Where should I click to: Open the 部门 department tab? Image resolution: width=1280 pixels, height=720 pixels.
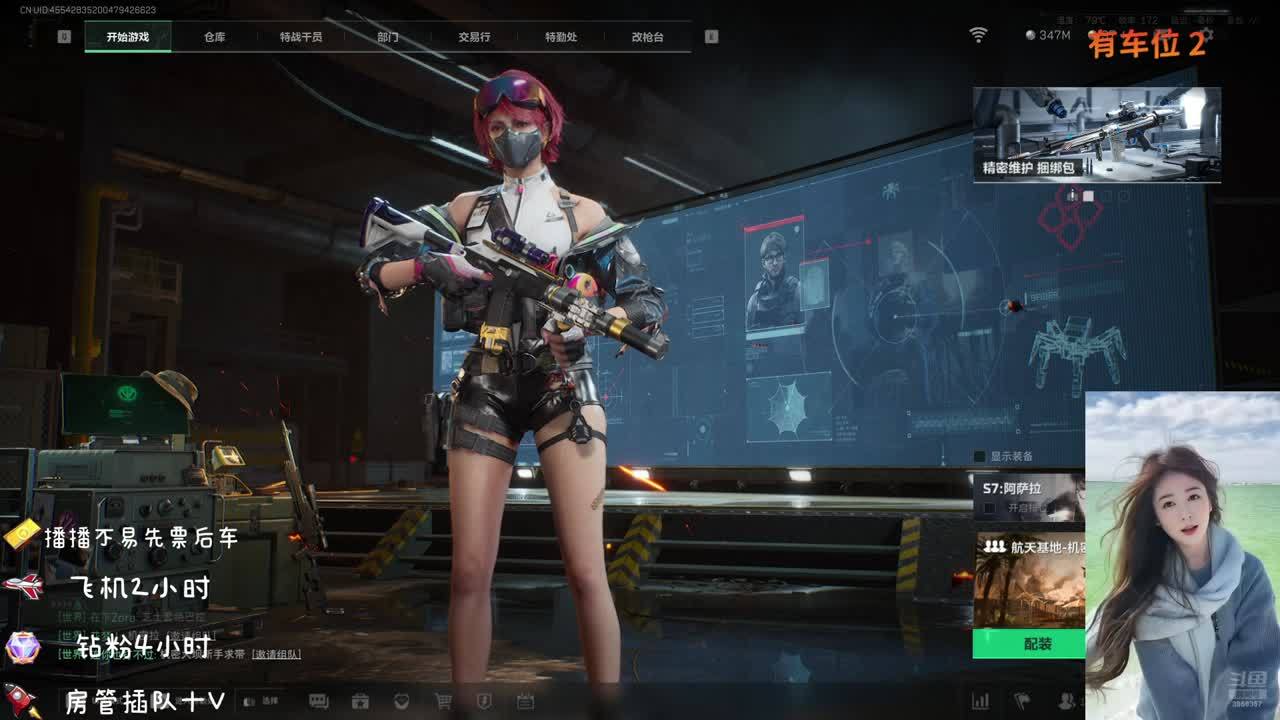pos(388,37)
